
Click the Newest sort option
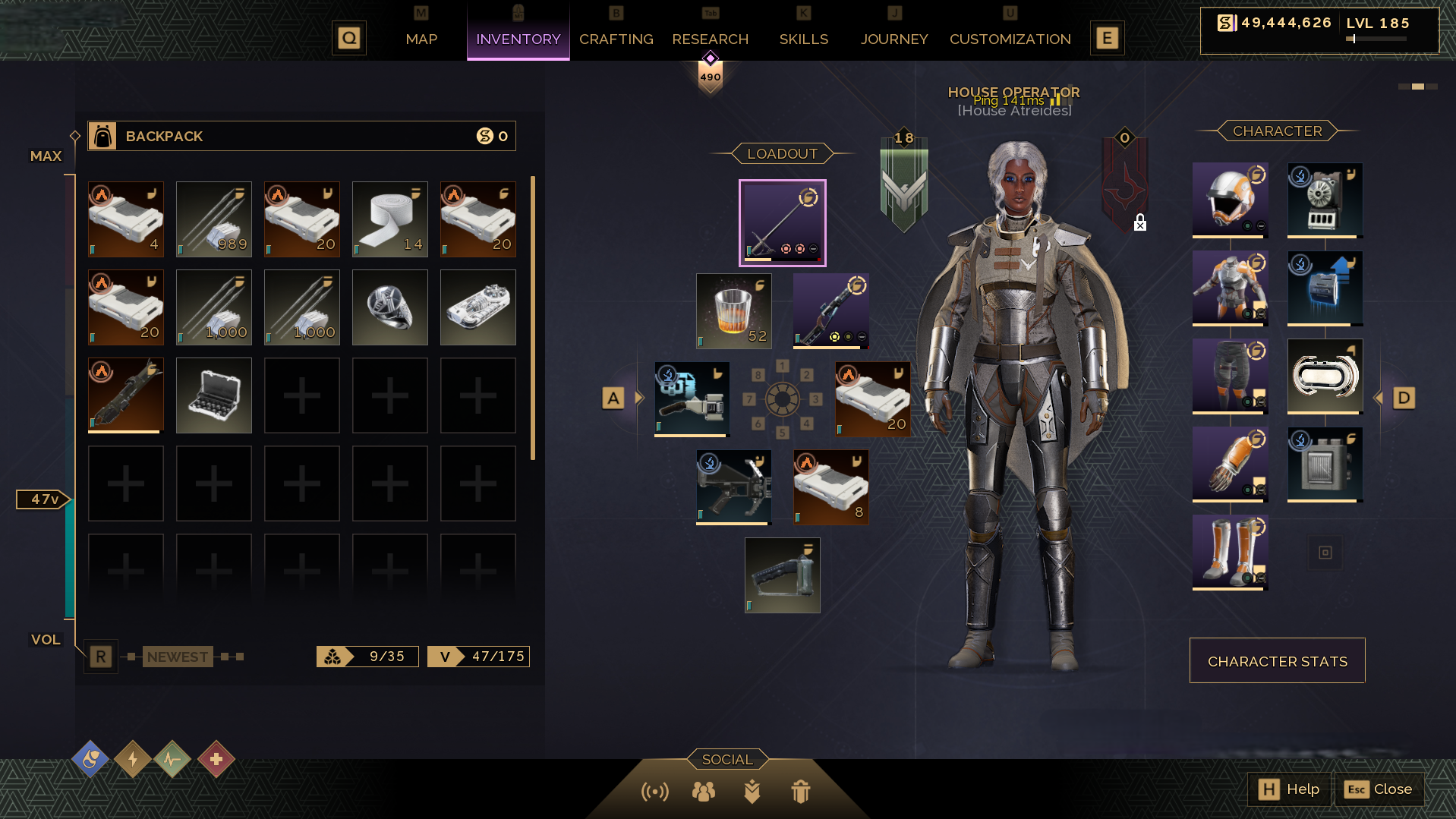178,657
